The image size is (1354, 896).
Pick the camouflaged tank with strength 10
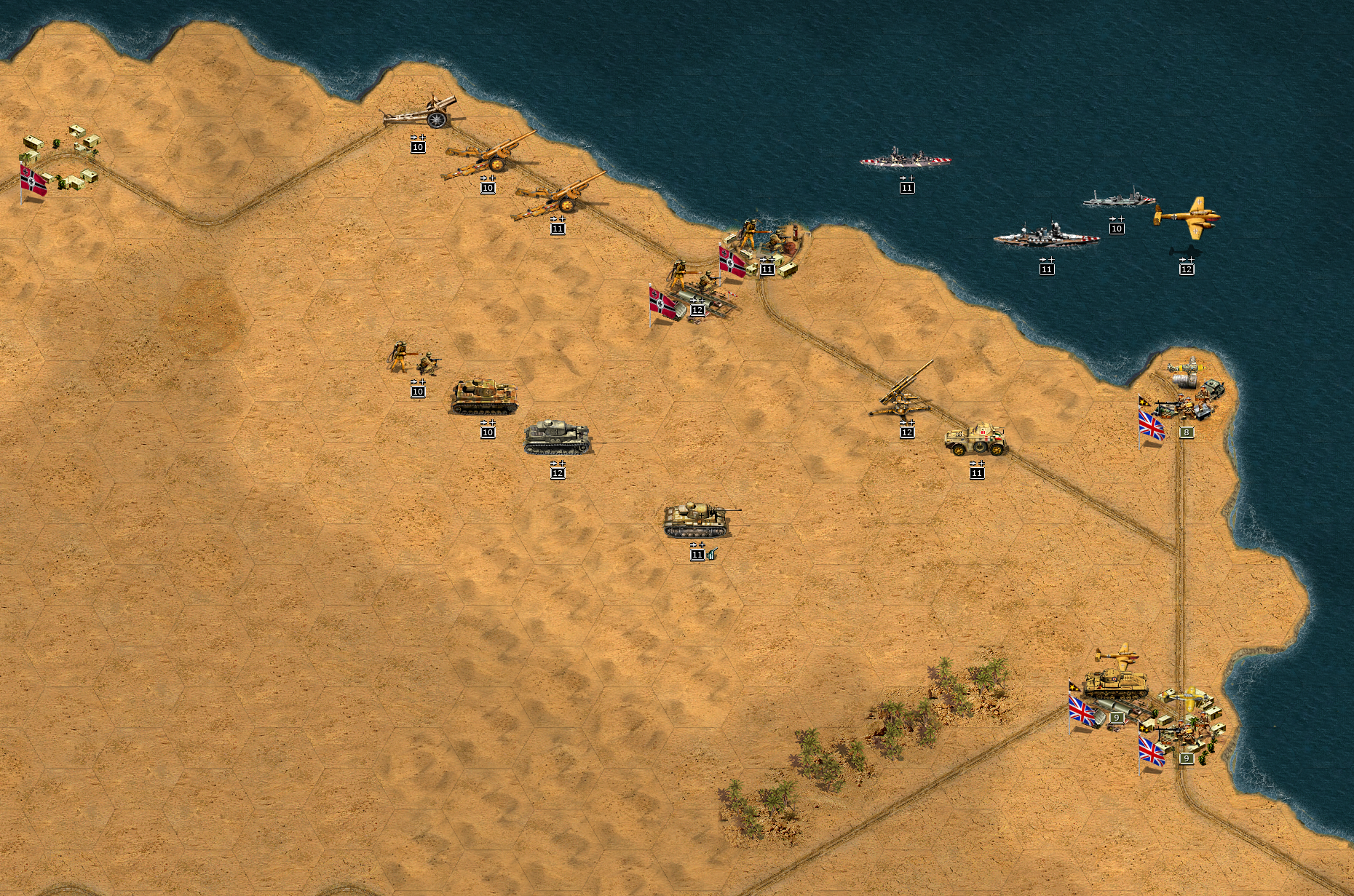(x=484, y=396)
